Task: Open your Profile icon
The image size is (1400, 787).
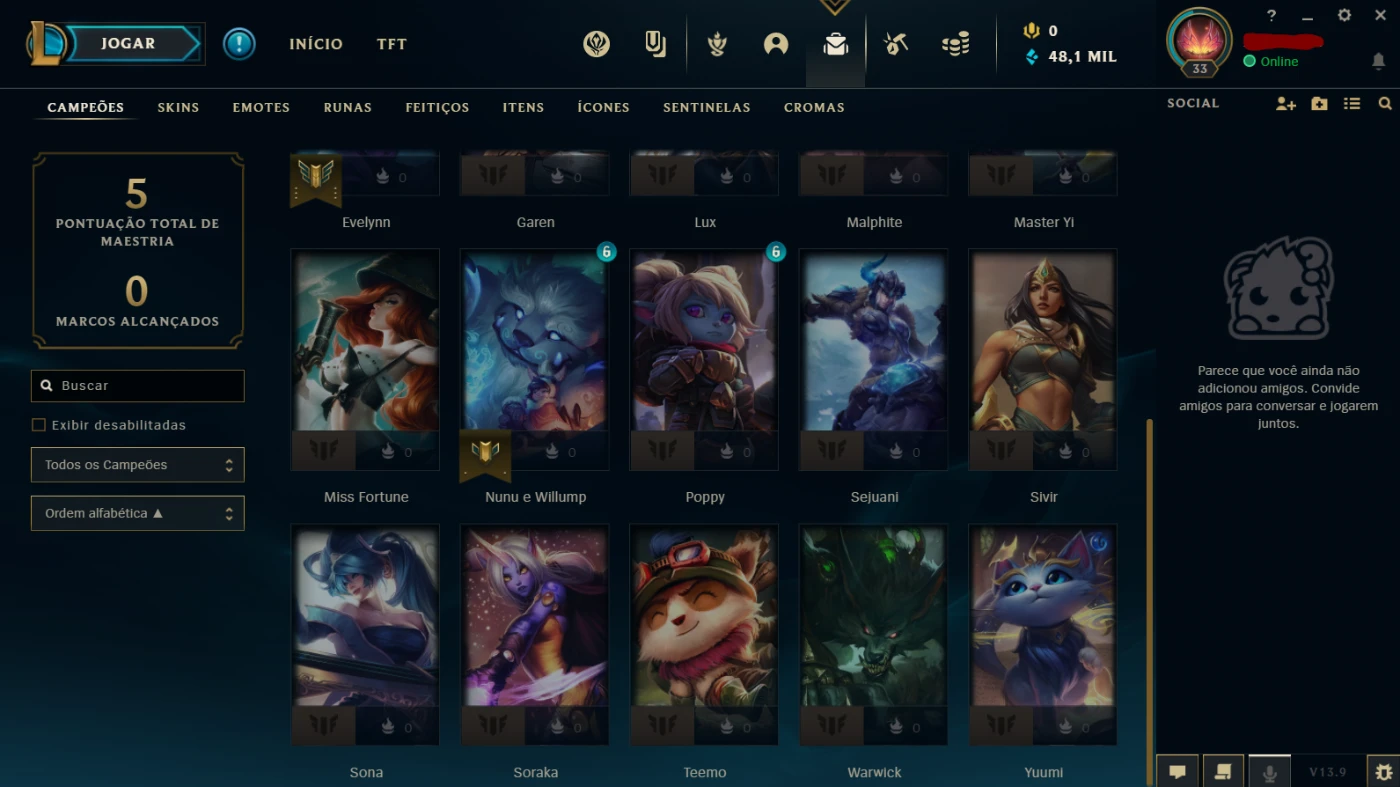Action: pyautogui.click(x=776, y=44)
